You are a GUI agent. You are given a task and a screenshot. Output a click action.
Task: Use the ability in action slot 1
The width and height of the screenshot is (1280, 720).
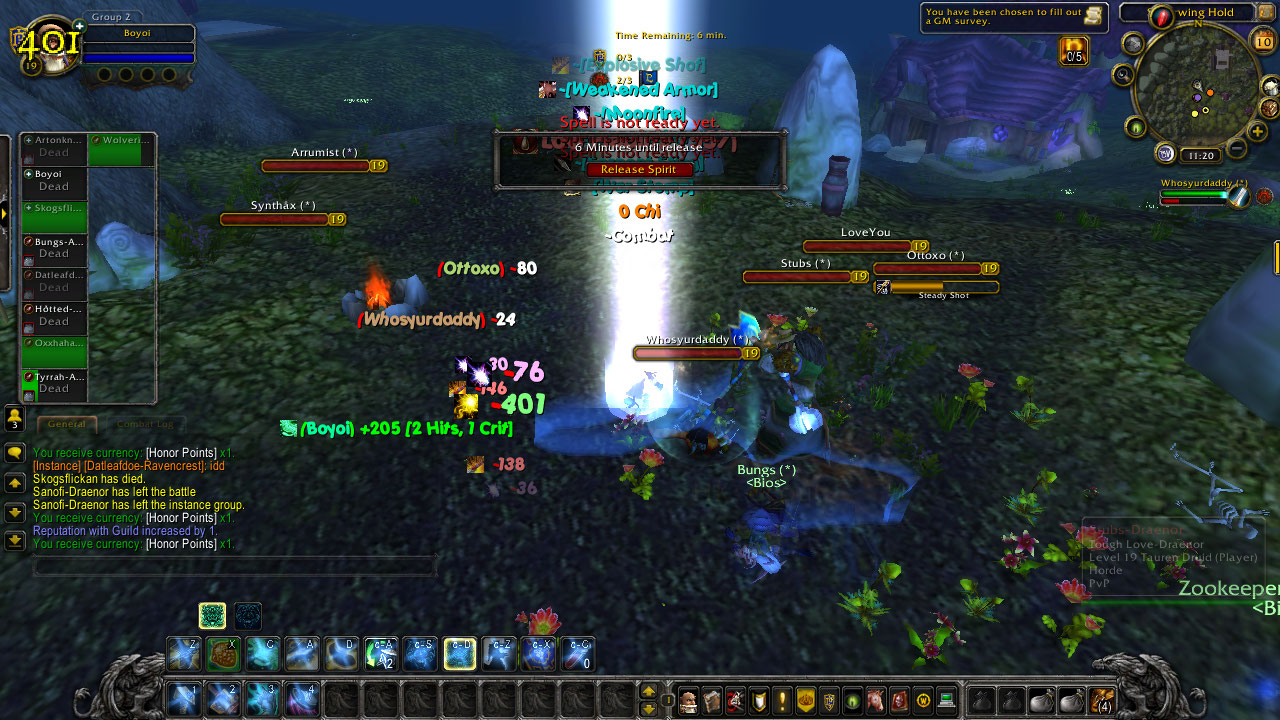tap(184, 698)
